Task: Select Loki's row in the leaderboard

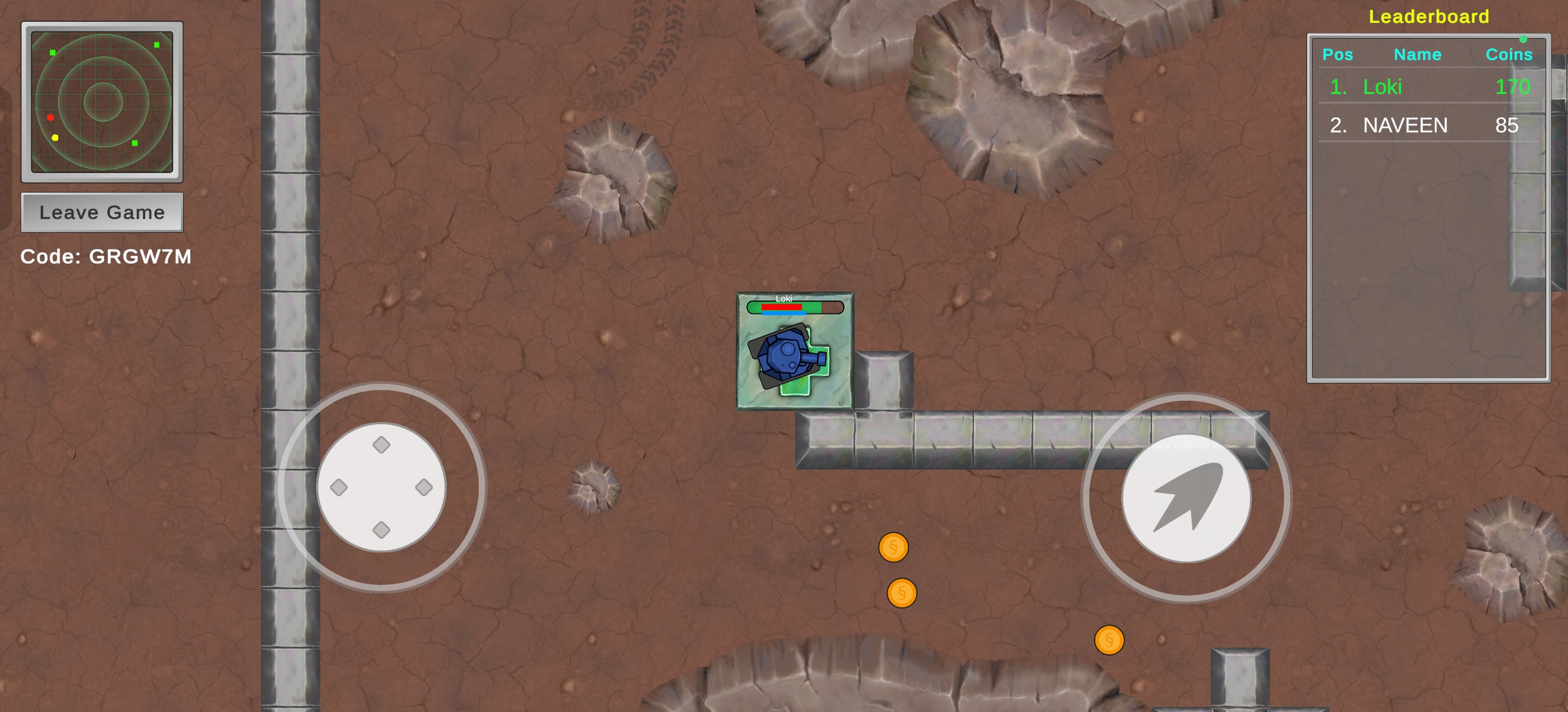Action: (x=1428, y=87)
